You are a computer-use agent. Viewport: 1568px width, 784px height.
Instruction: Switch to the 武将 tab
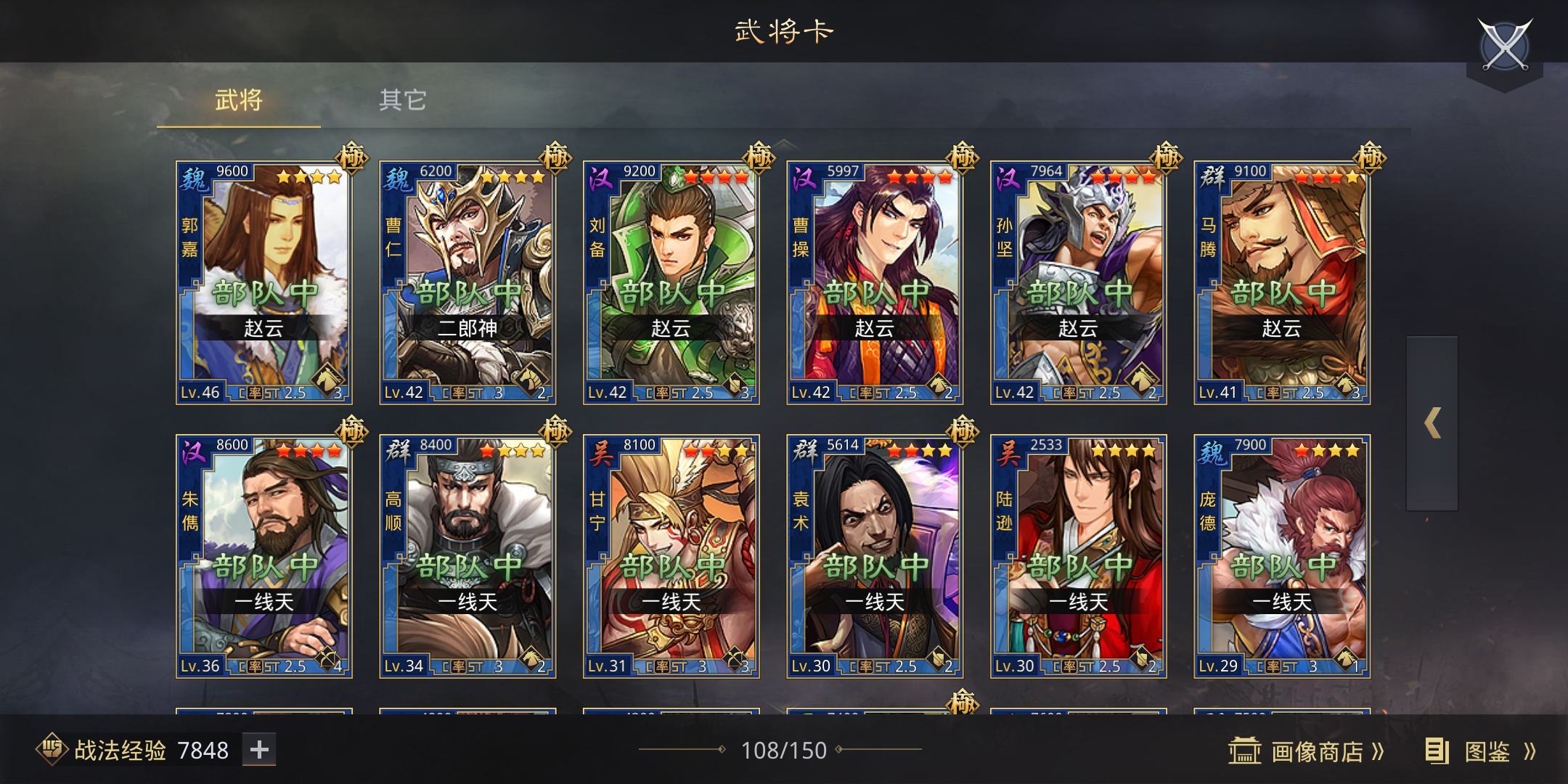(x=238, y=100)
